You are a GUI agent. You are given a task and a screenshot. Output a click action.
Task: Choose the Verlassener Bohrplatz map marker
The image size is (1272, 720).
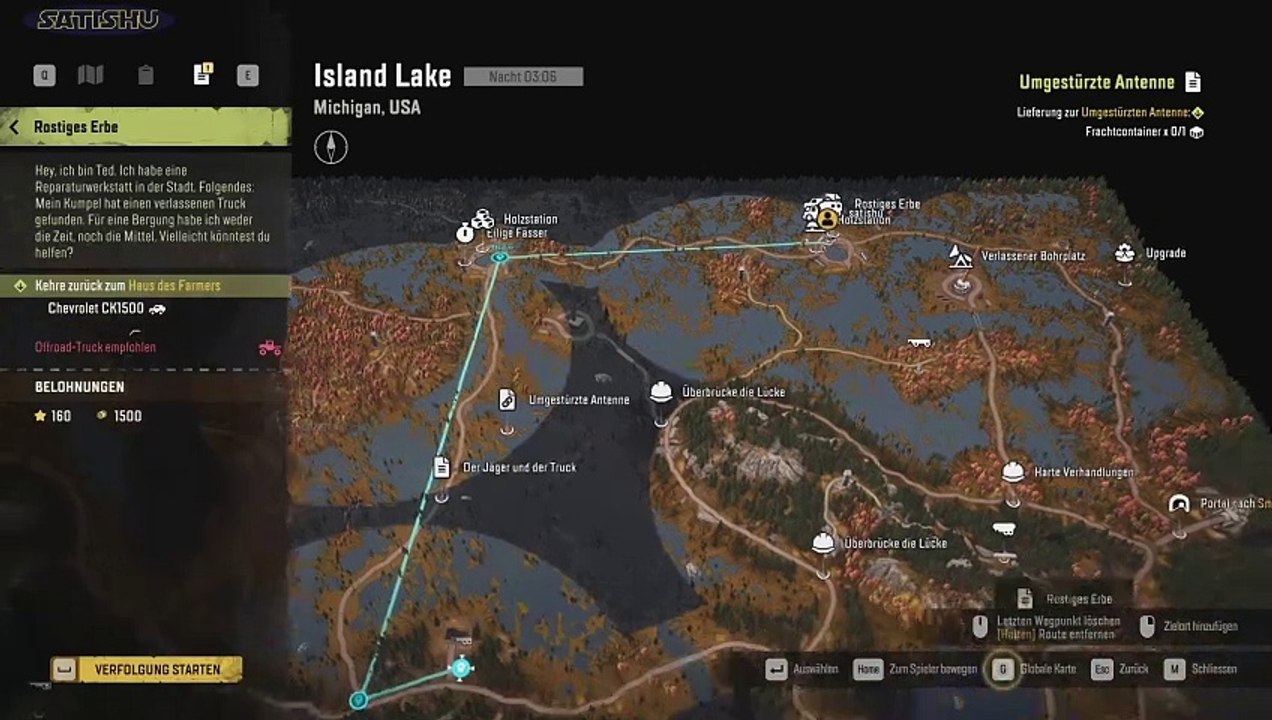(x=960, y=256)
